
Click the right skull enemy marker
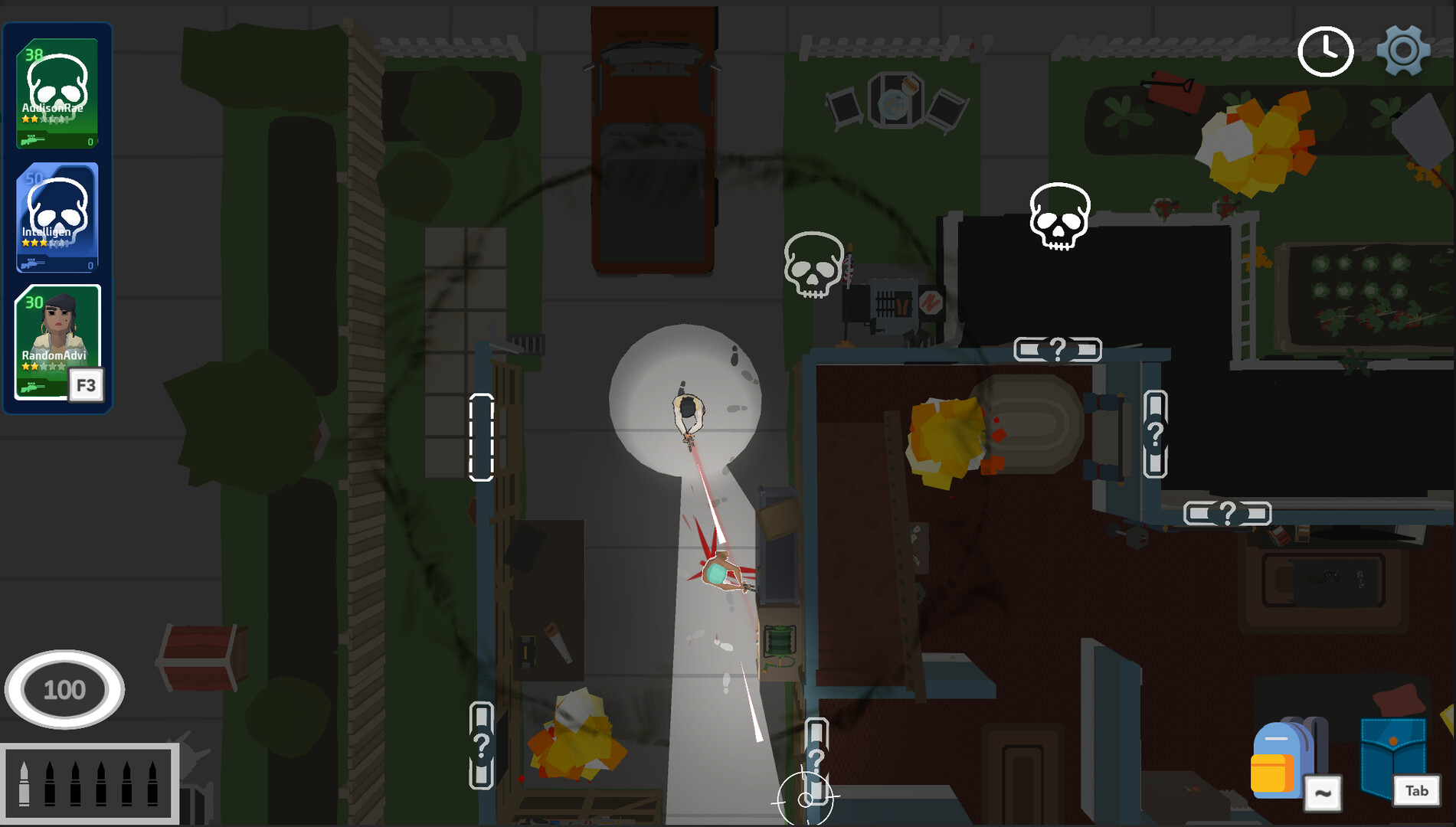tap(1058, 217)
